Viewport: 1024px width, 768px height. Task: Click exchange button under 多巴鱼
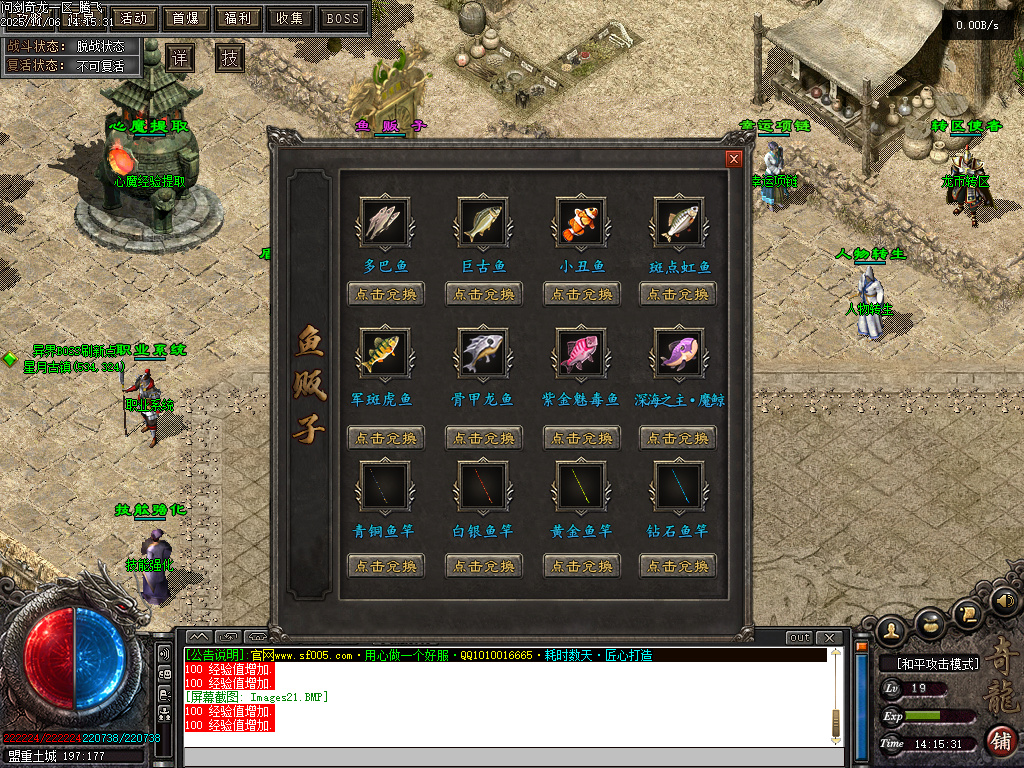386,294
